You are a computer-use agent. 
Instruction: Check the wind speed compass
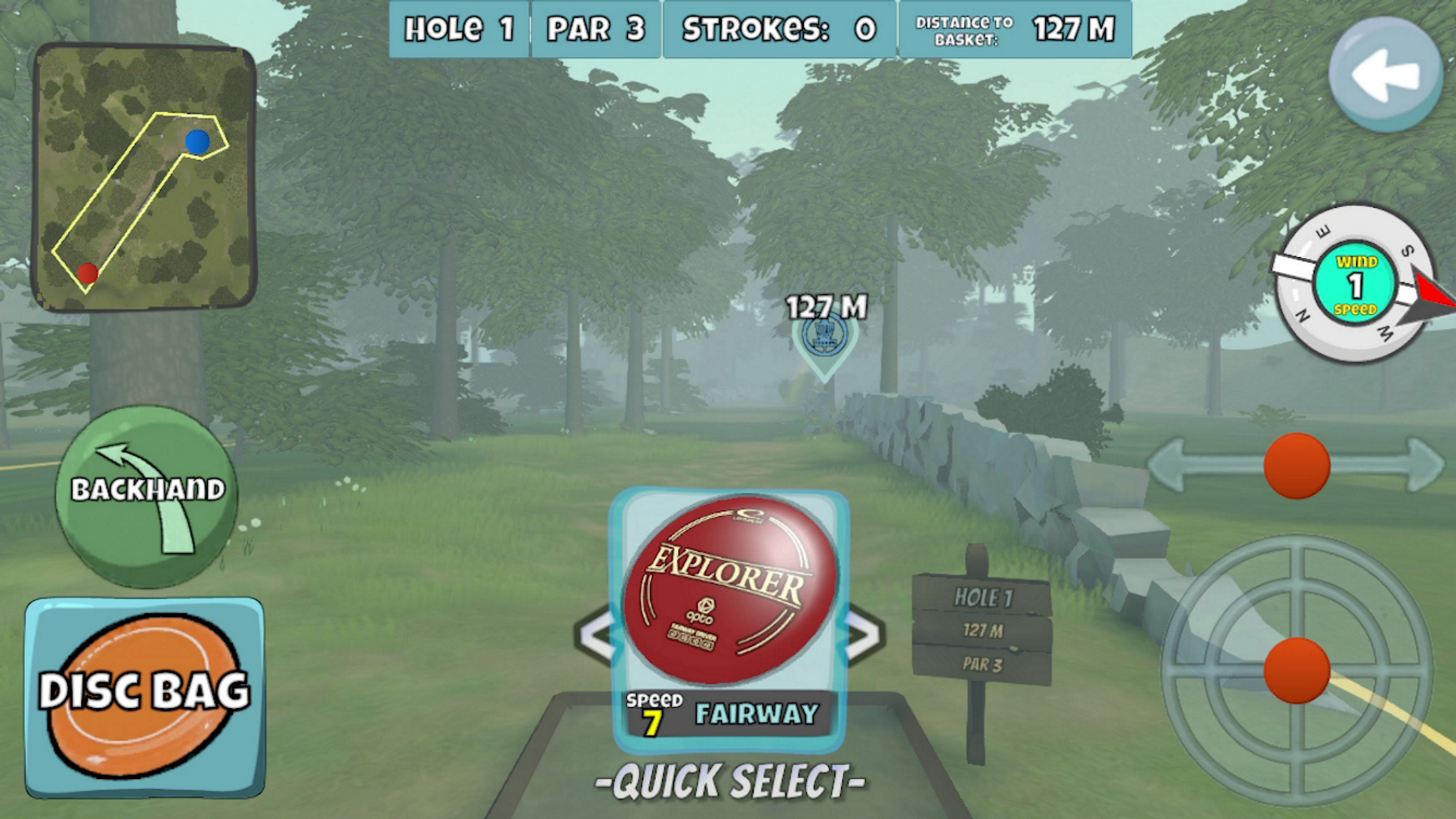point(1354,285)
